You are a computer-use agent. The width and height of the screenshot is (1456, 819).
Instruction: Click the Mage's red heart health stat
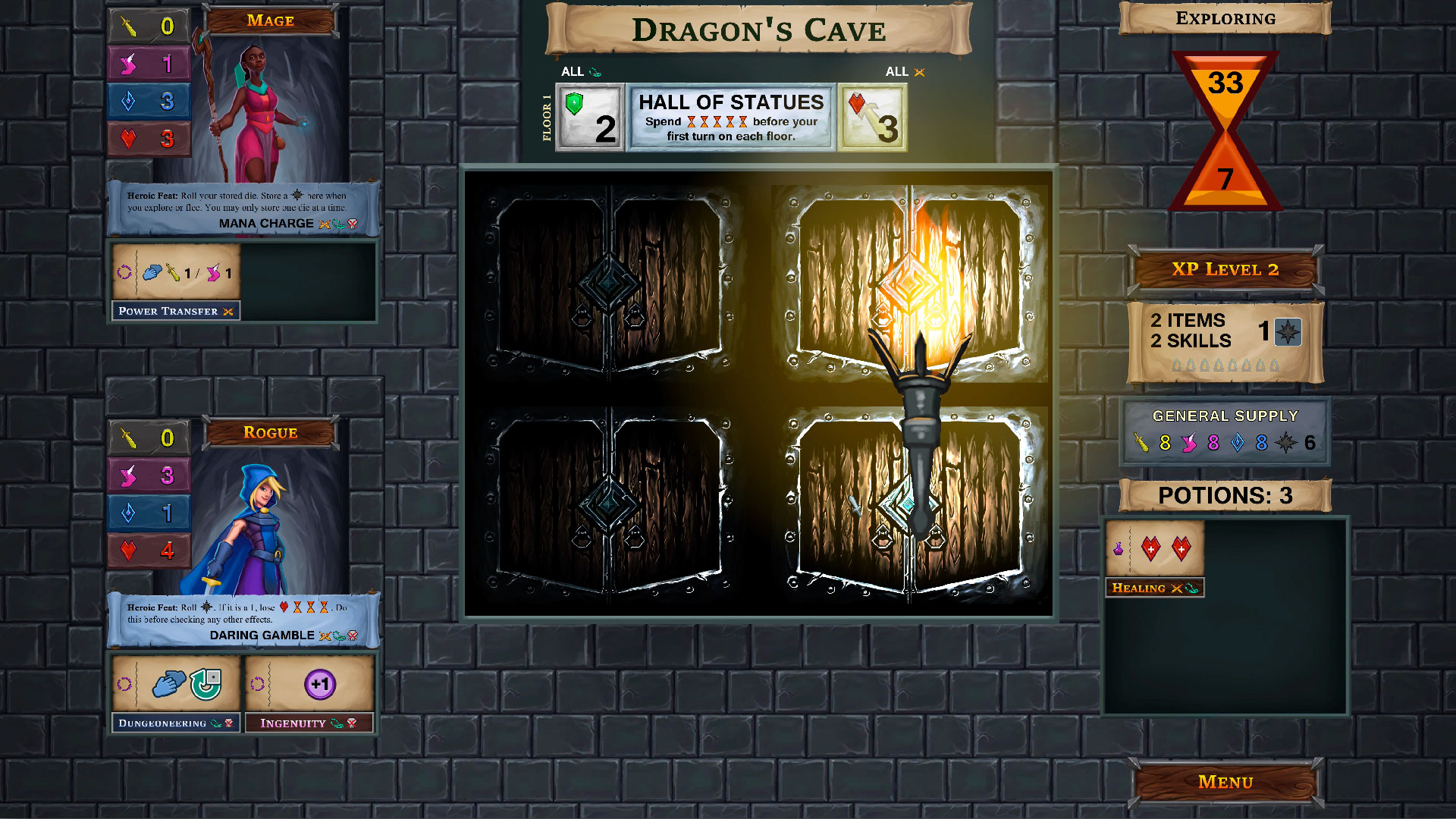(149, 138)
